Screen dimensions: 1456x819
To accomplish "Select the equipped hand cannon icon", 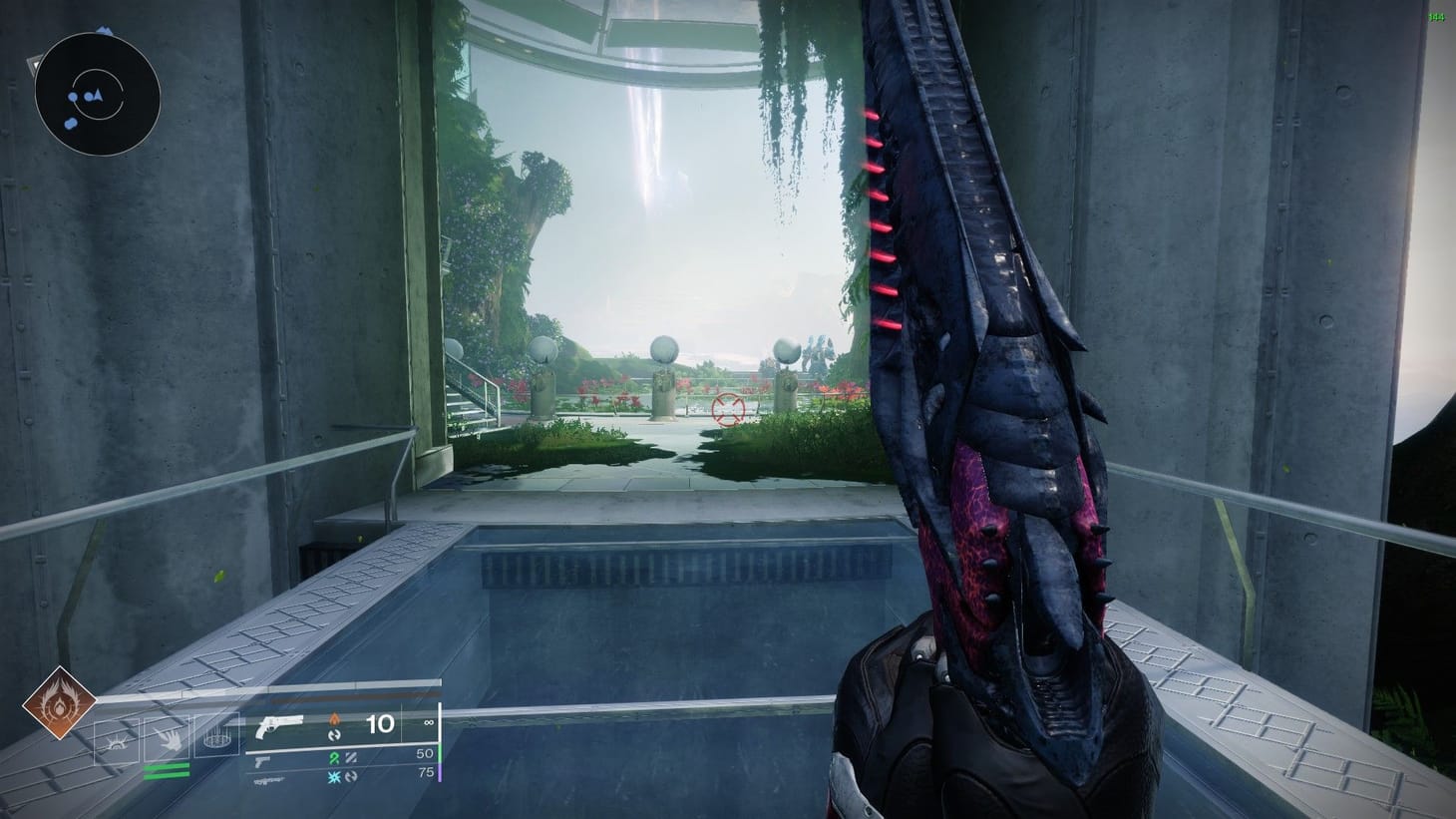I will pos(278,727).
